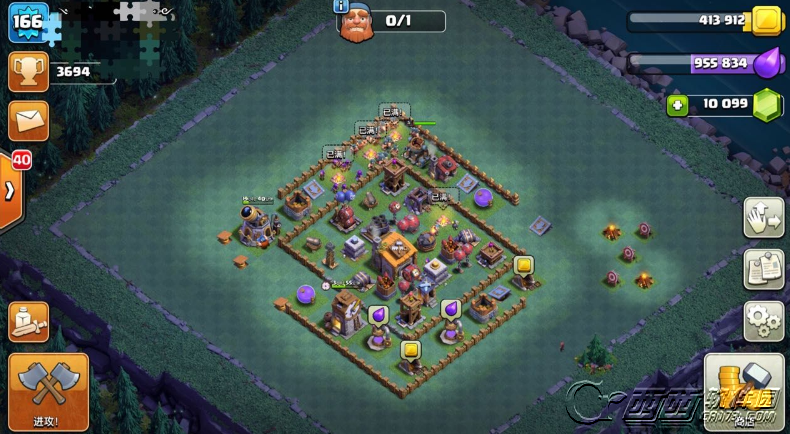790x434 pixels.
Task: Open the trophy league icon
Action: tap(28, 71)
